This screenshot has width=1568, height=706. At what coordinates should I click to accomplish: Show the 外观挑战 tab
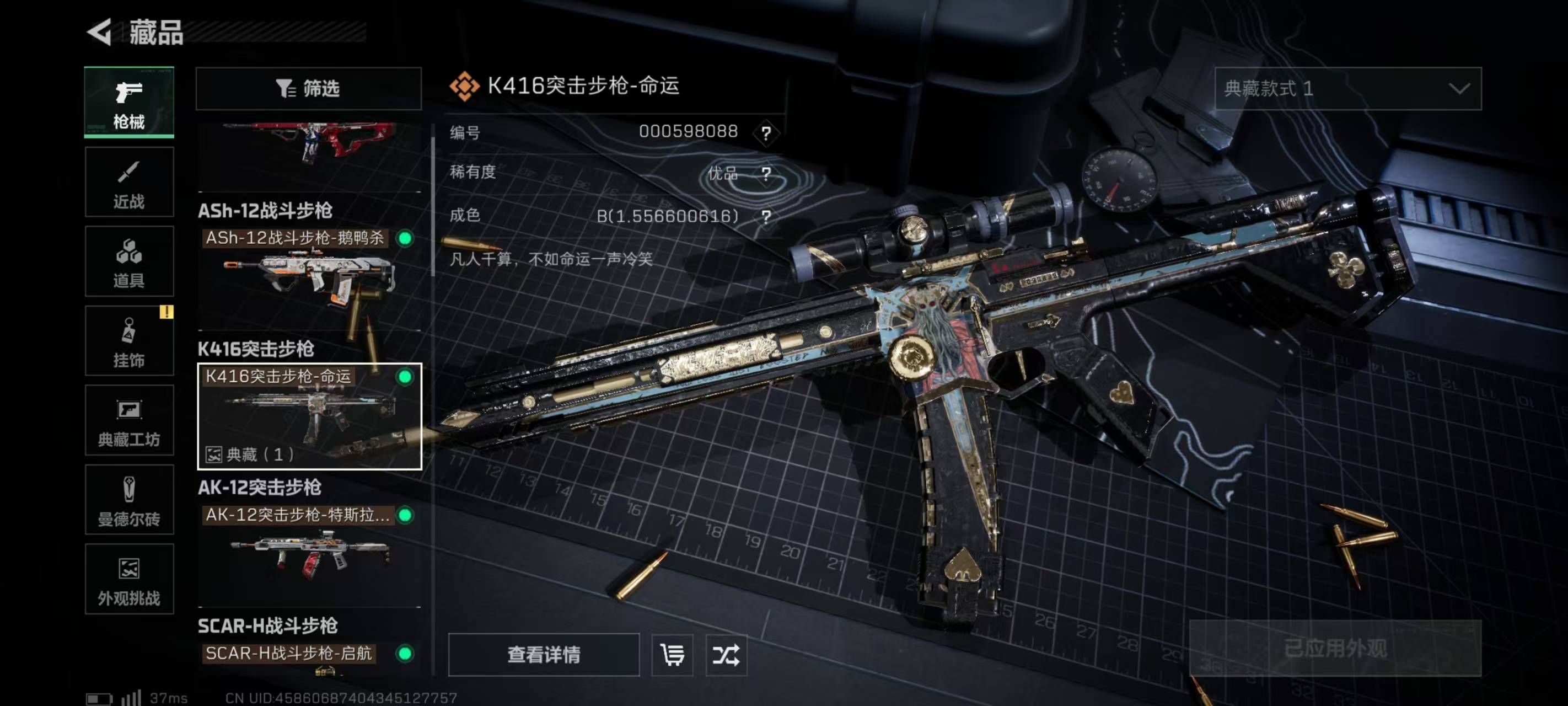pyautogui.click(x=129, y=579)
